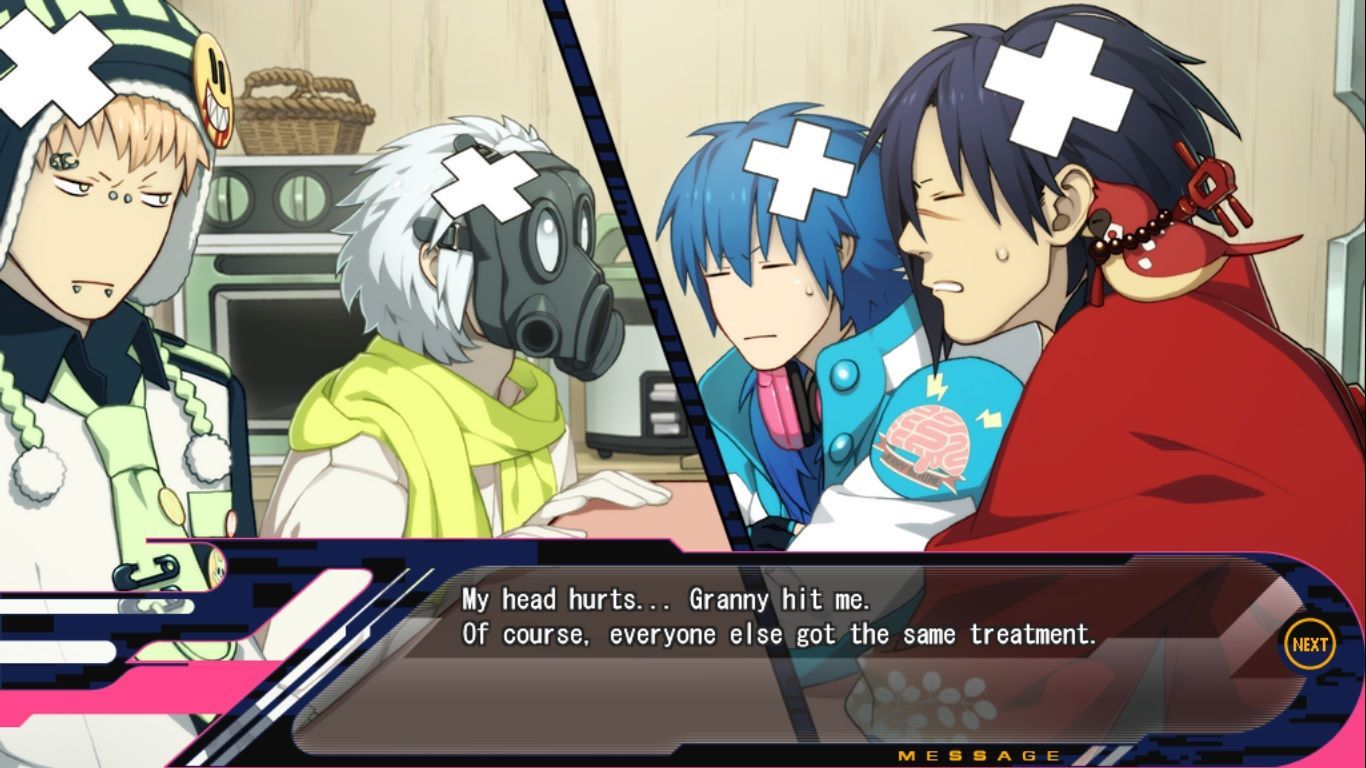Advance dialogue with the NEXT button
The image size is (1366, 768).
[1309, 645]
